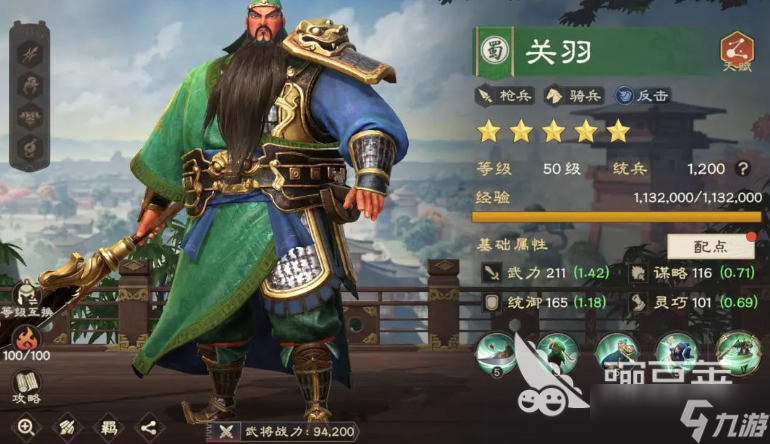Open the 攻略 guide book icon

(27, 387)
